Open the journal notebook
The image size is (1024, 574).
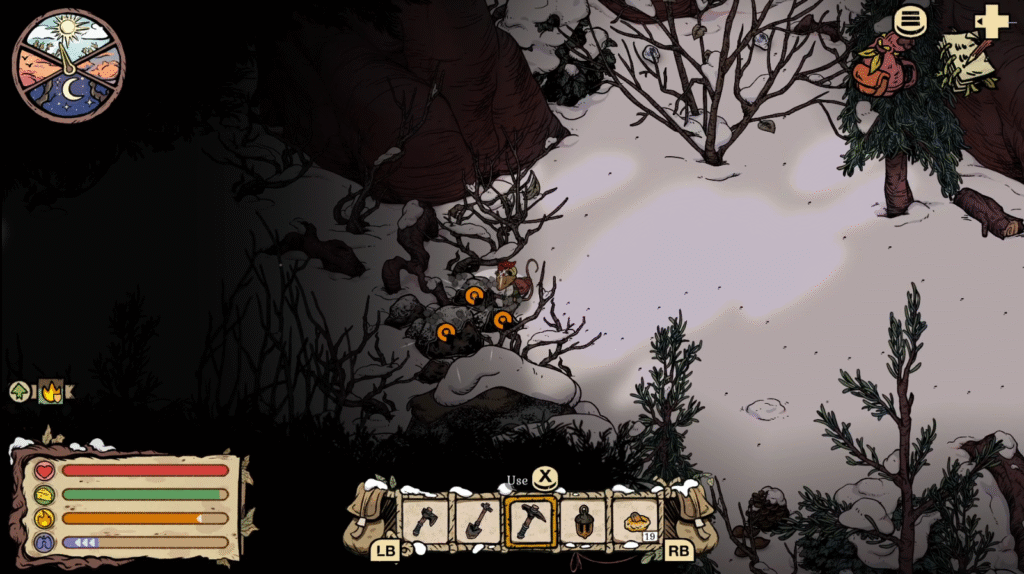[x=966, y=60]
